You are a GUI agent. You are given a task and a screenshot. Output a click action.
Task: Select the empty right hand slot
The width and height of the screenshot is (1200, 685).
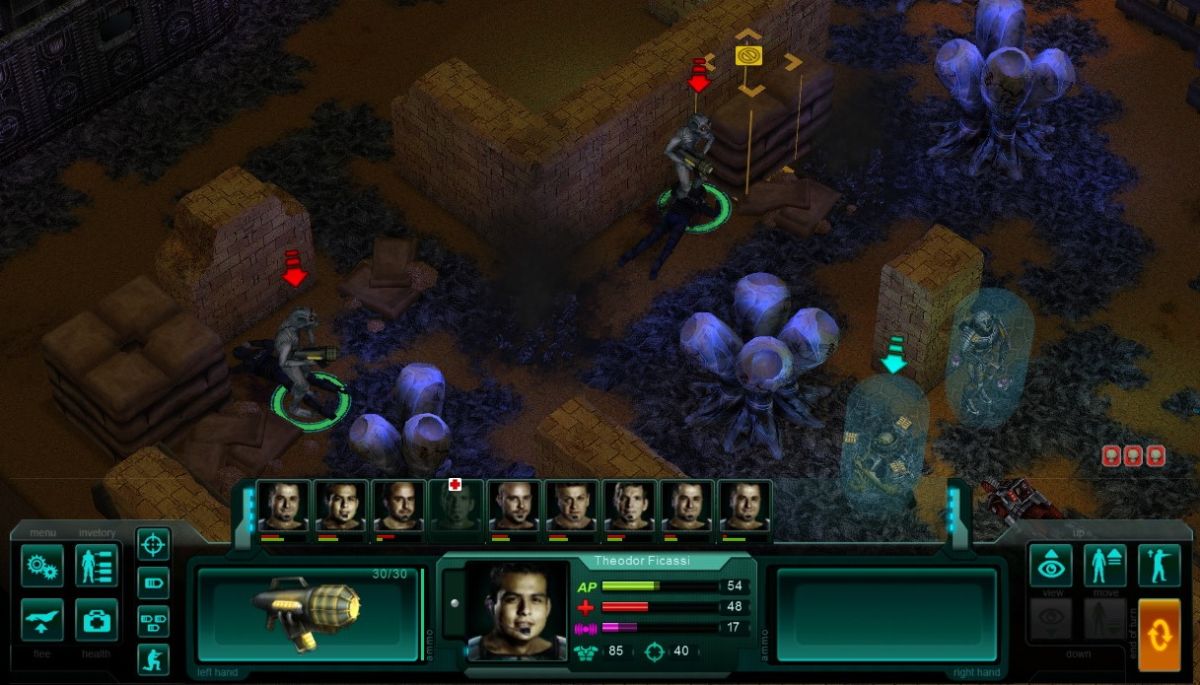point(886,613)
